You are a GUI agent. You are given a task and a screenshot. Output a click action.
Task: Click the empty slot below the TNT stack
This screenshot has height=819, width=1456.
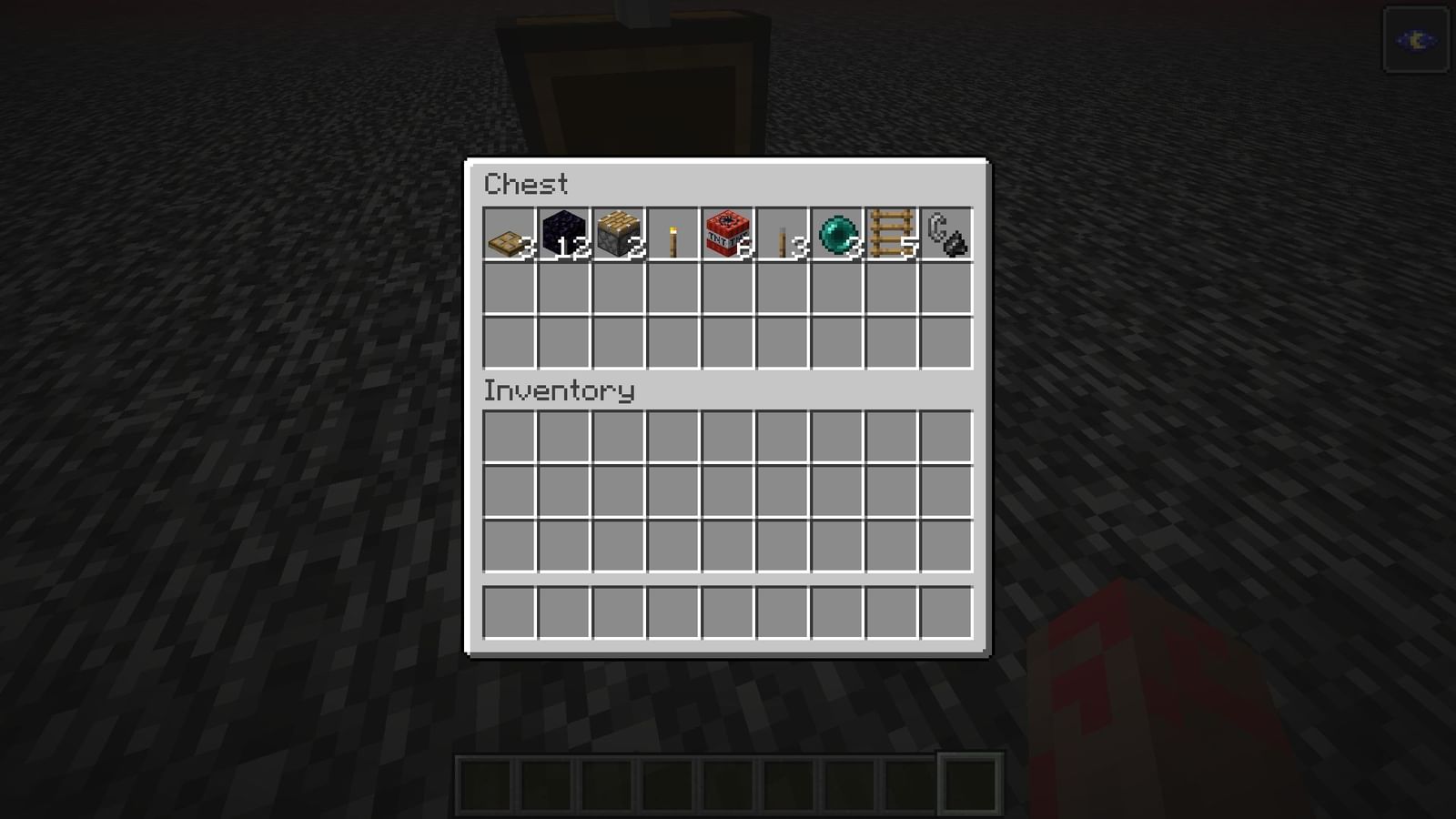pos(728,289)
